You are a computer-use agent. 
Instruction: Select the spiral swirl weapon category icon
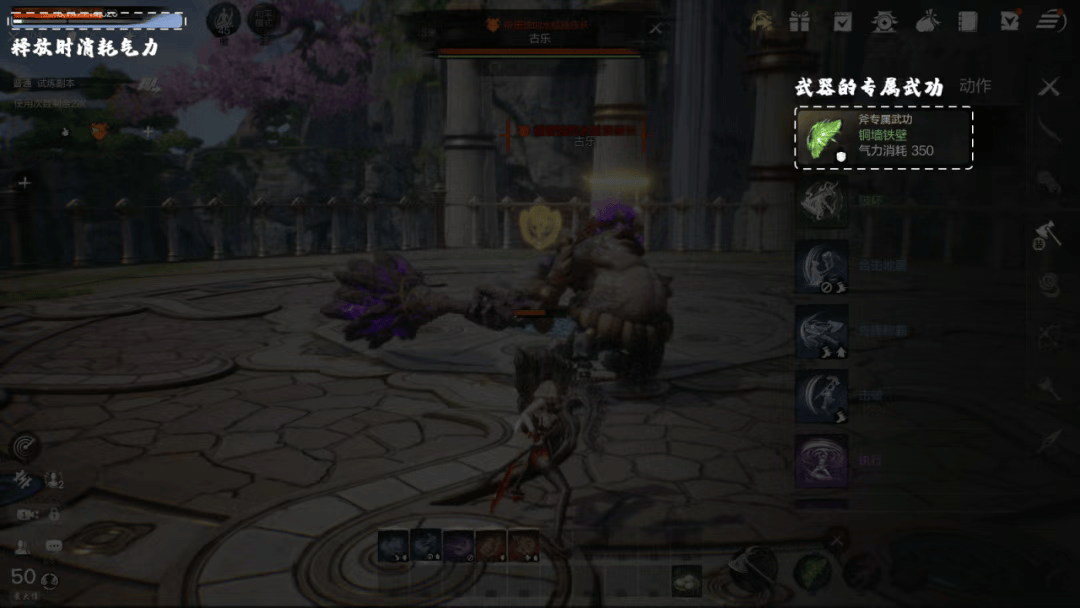1048,285
